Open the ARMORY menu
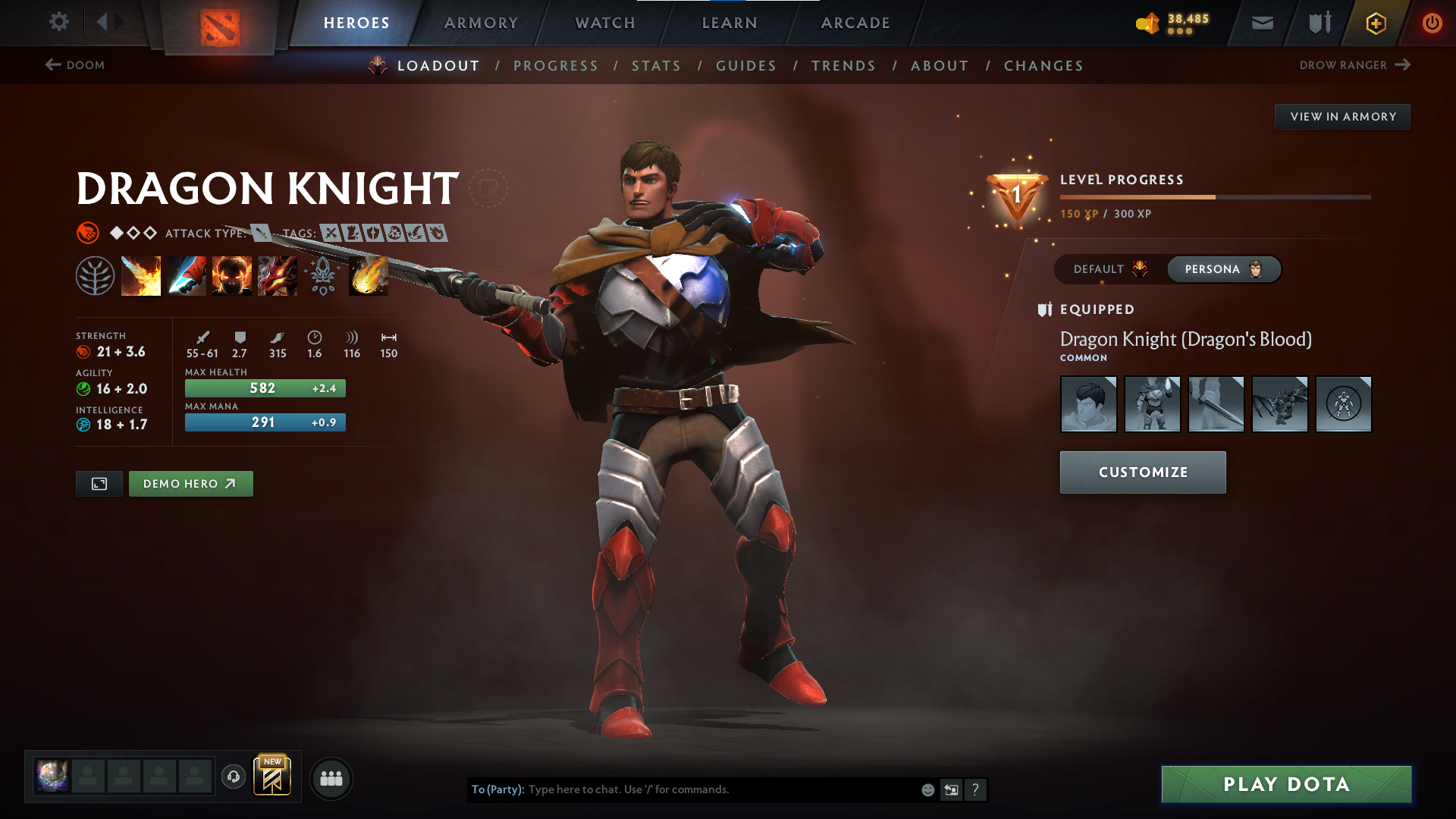 point(481,23)
